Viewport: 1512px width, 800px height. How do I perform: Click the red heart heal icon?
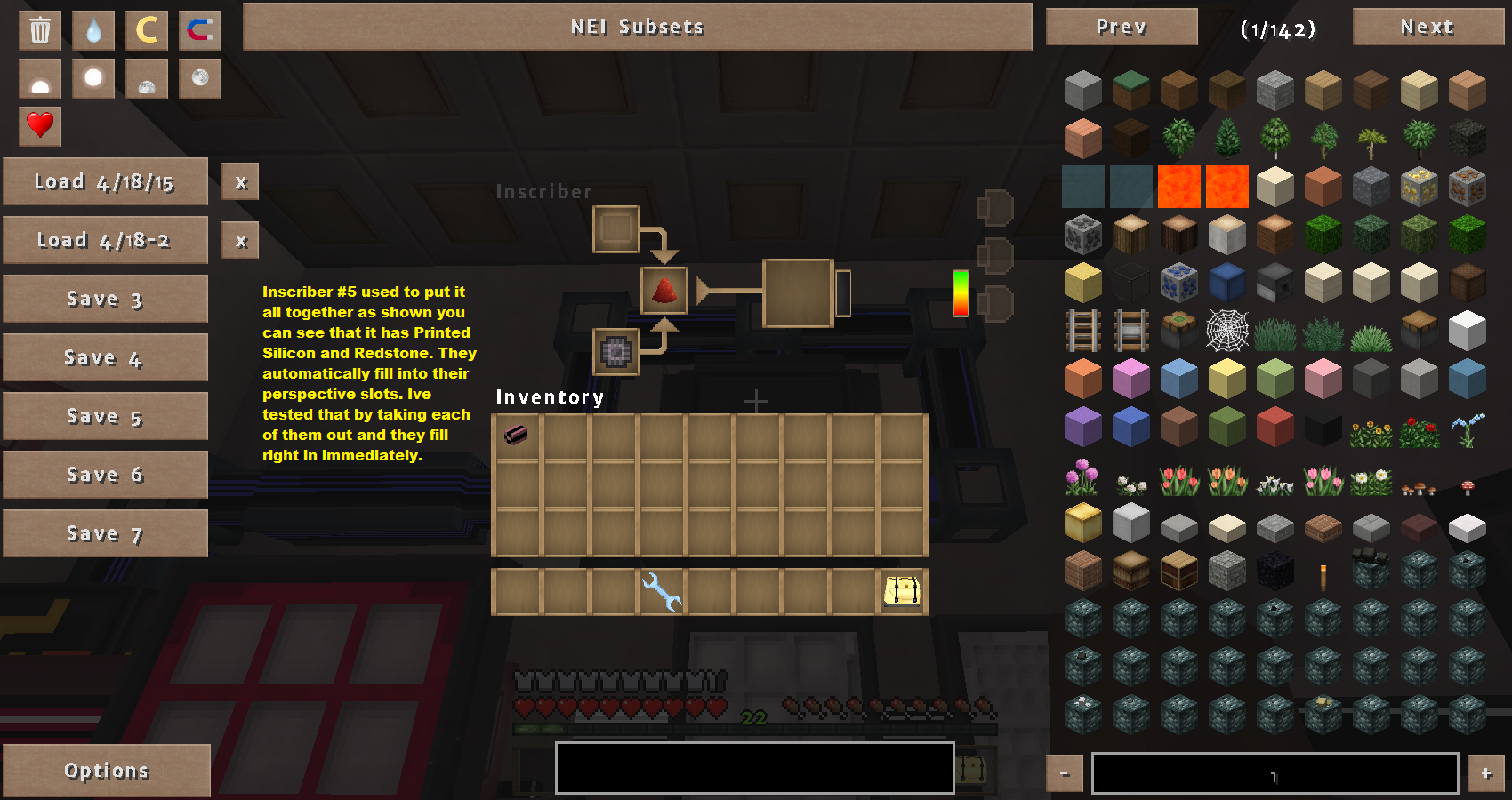40,125
